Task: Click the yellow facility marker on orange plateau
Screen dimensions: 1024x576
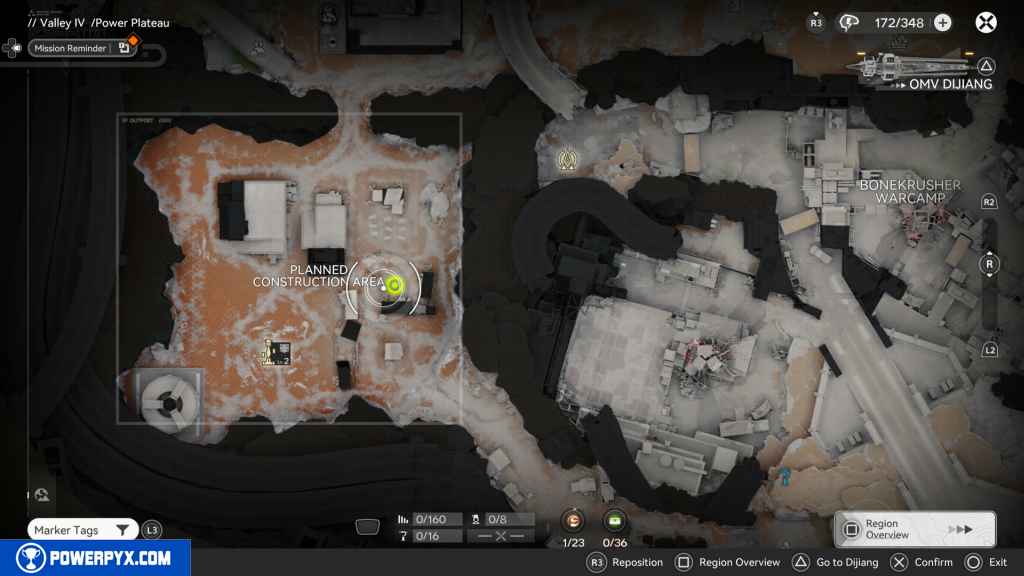Action: coord(277,351)
